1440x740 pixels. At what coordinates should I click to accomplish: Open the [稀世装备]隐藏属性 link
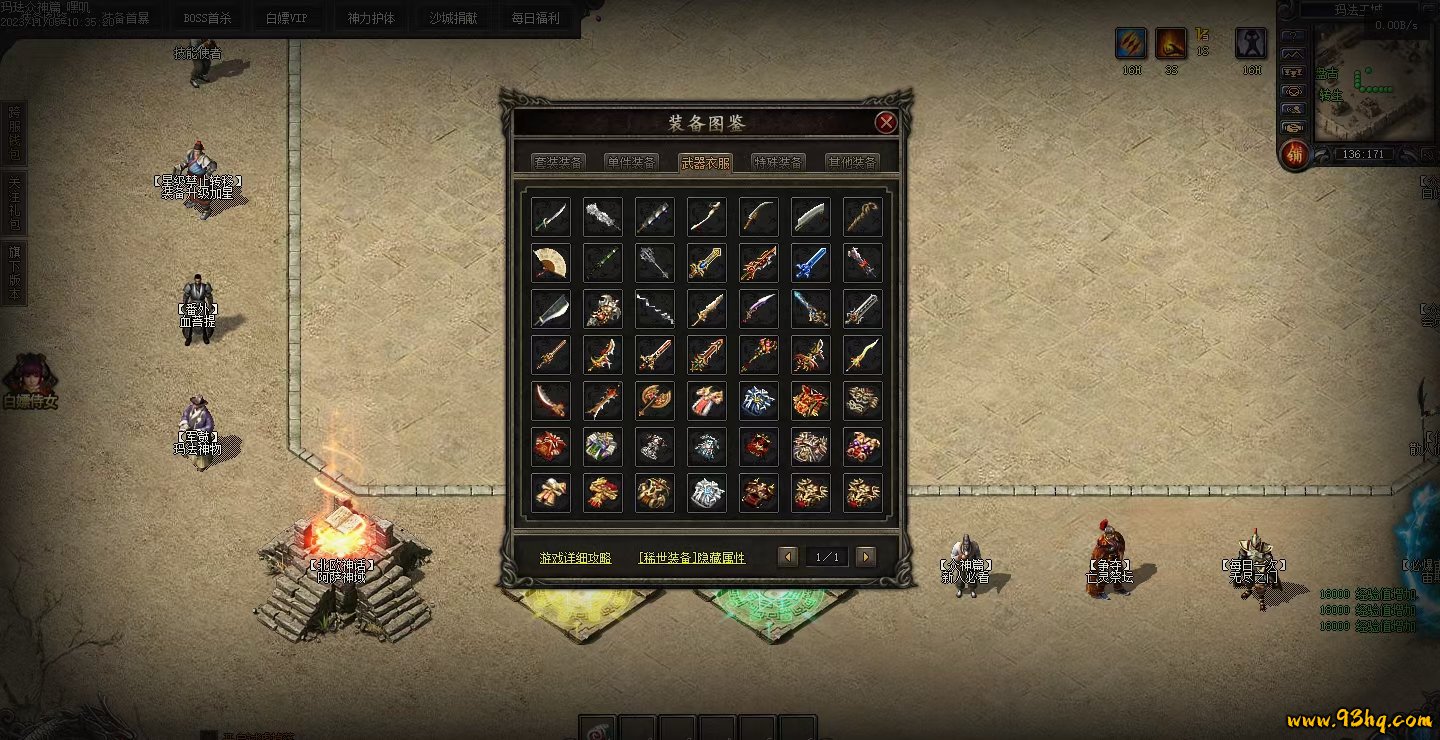(692, 558)
